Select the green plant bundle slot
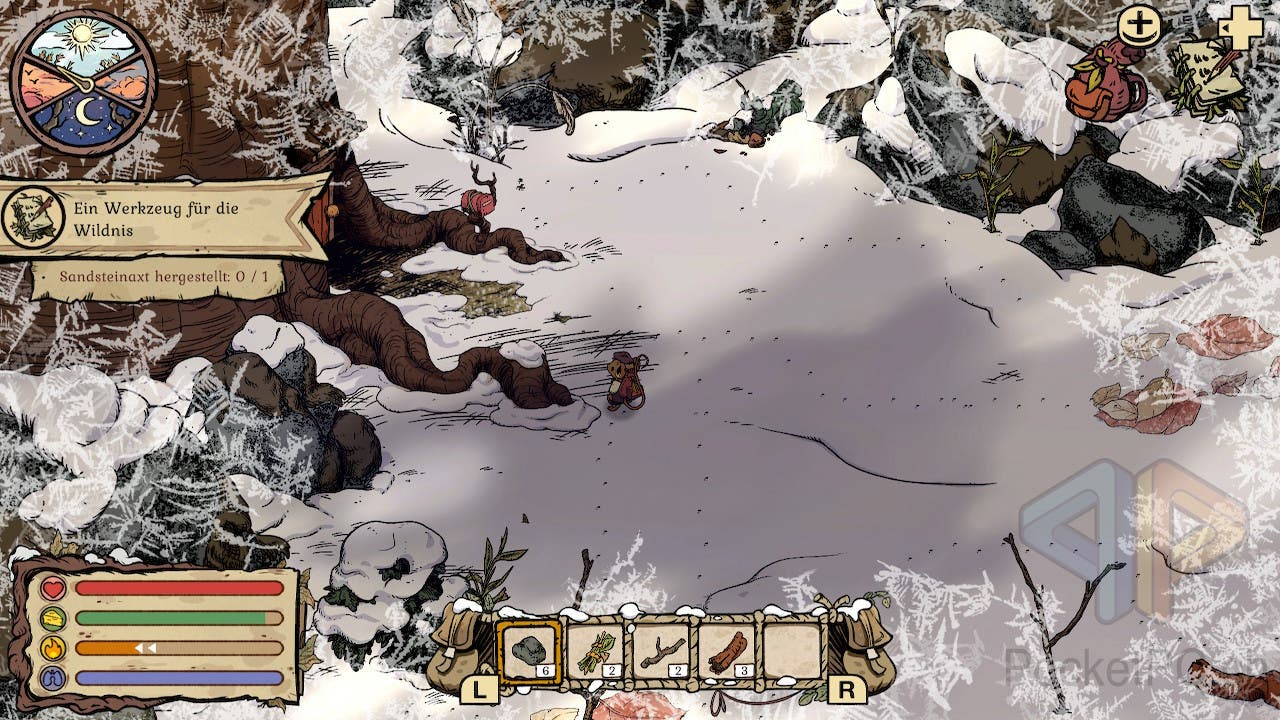The height and width of the screenshot is (720, 1280). pos(595,651)
